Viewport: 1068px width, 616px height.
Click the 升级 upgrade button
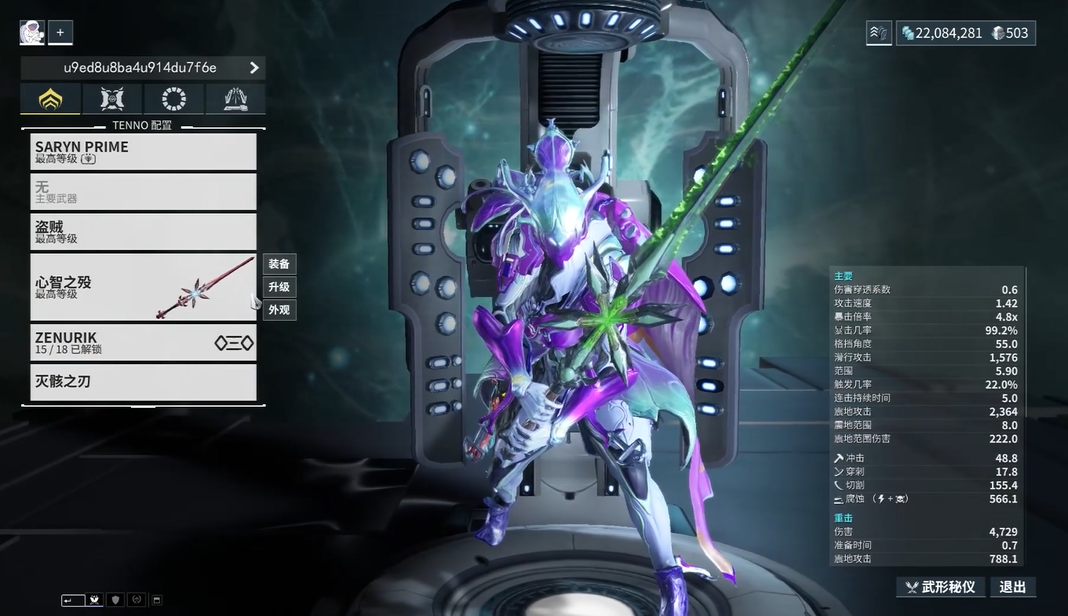pos(279,287)
